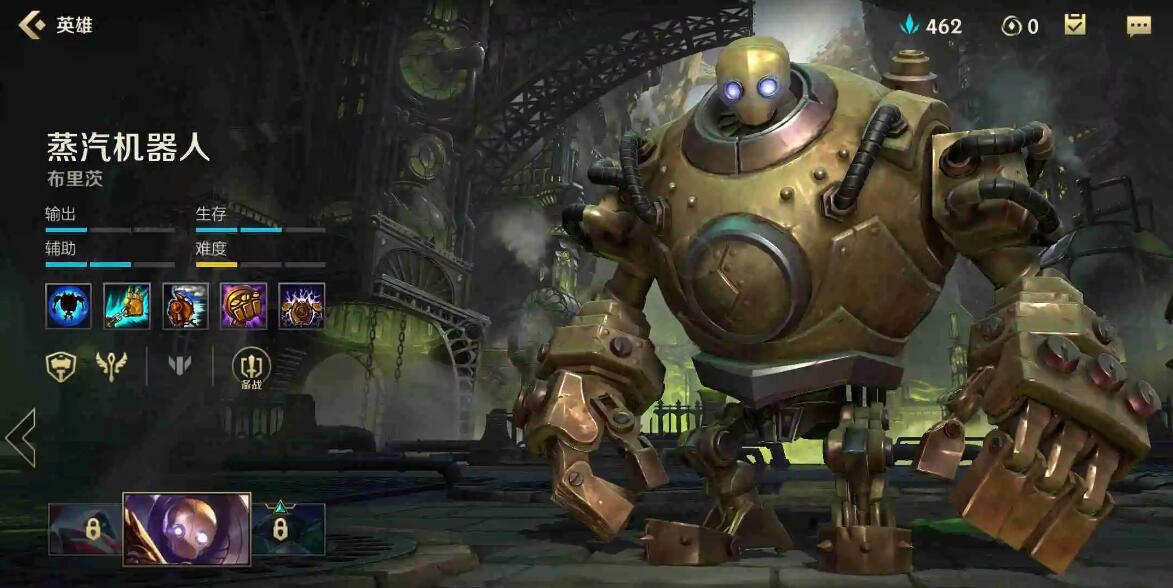Open the chat speech bubble
1173x588 pixels.
[1139, 26]
